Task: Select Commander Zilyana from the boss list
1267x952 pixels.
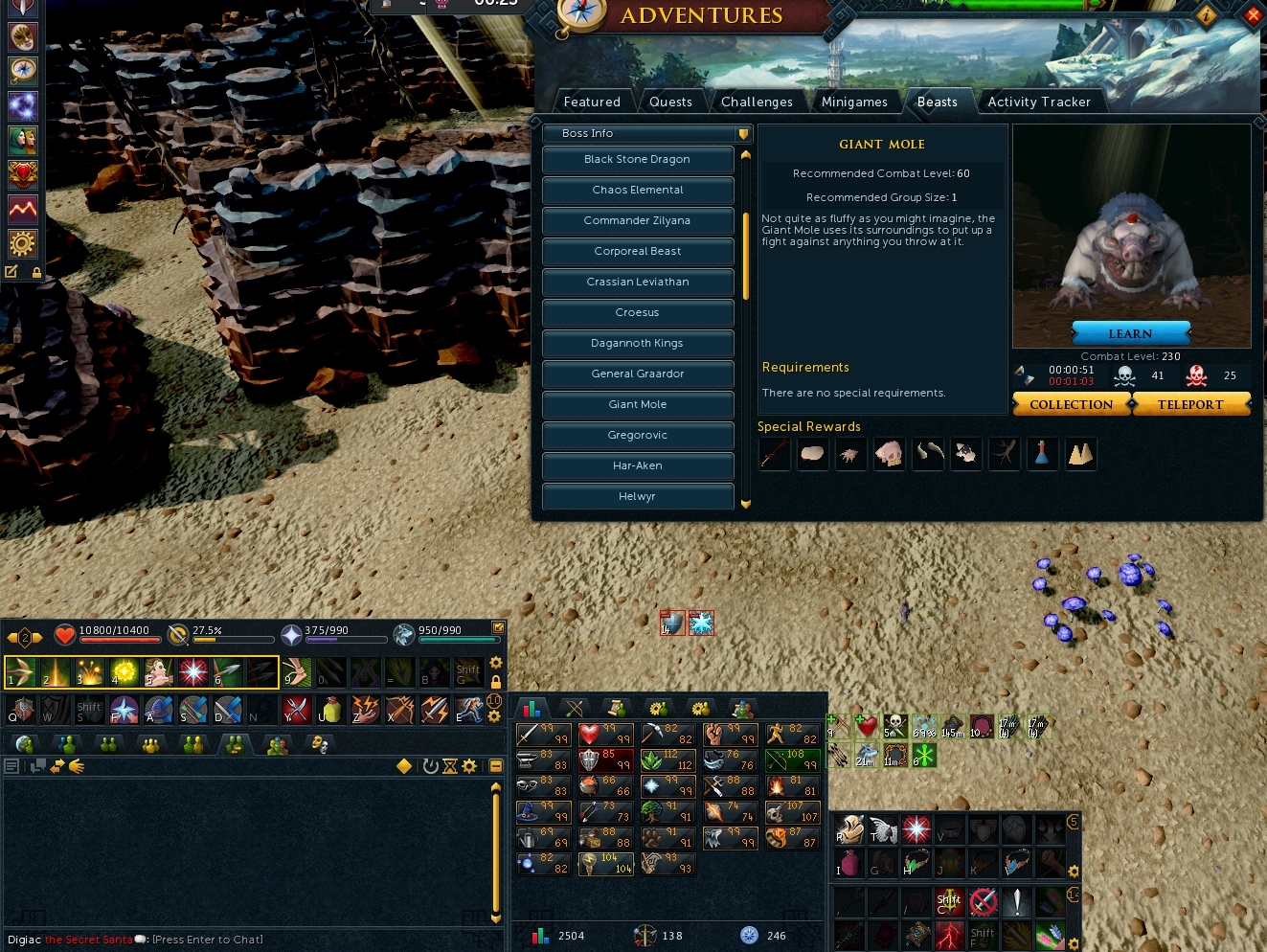Action: 637,221
